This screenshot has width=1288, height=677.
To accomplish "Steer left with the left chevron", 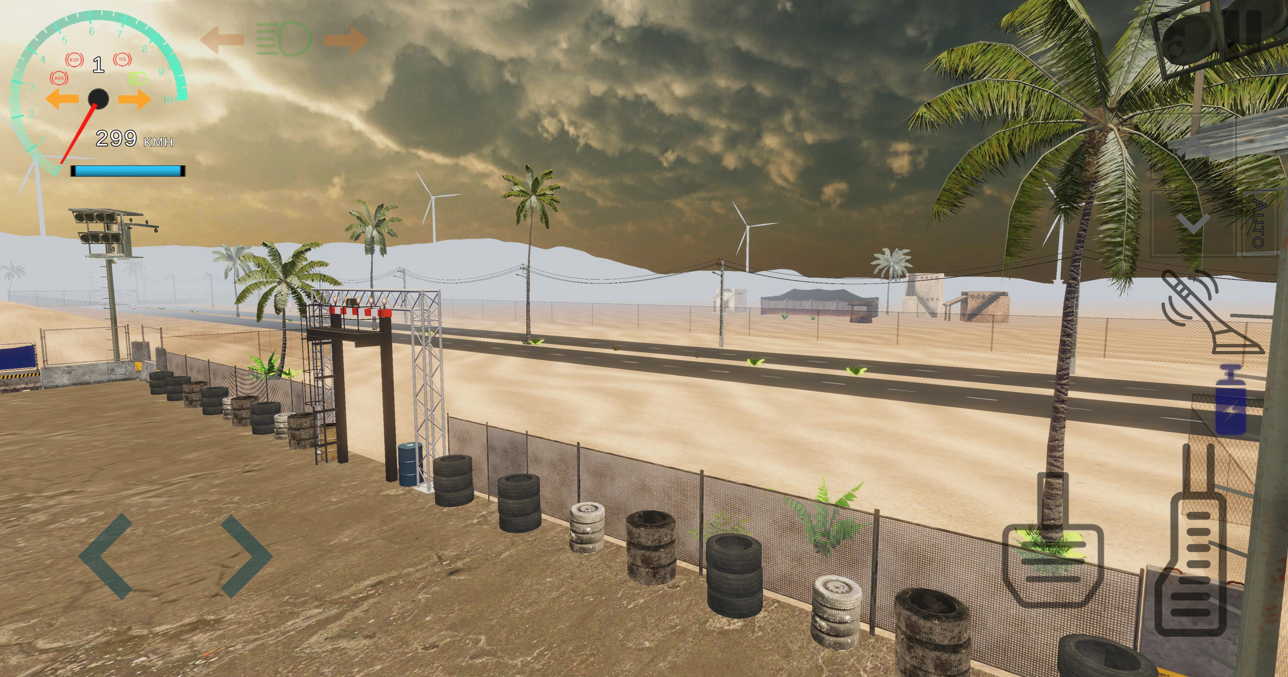I will pos(106,557).
